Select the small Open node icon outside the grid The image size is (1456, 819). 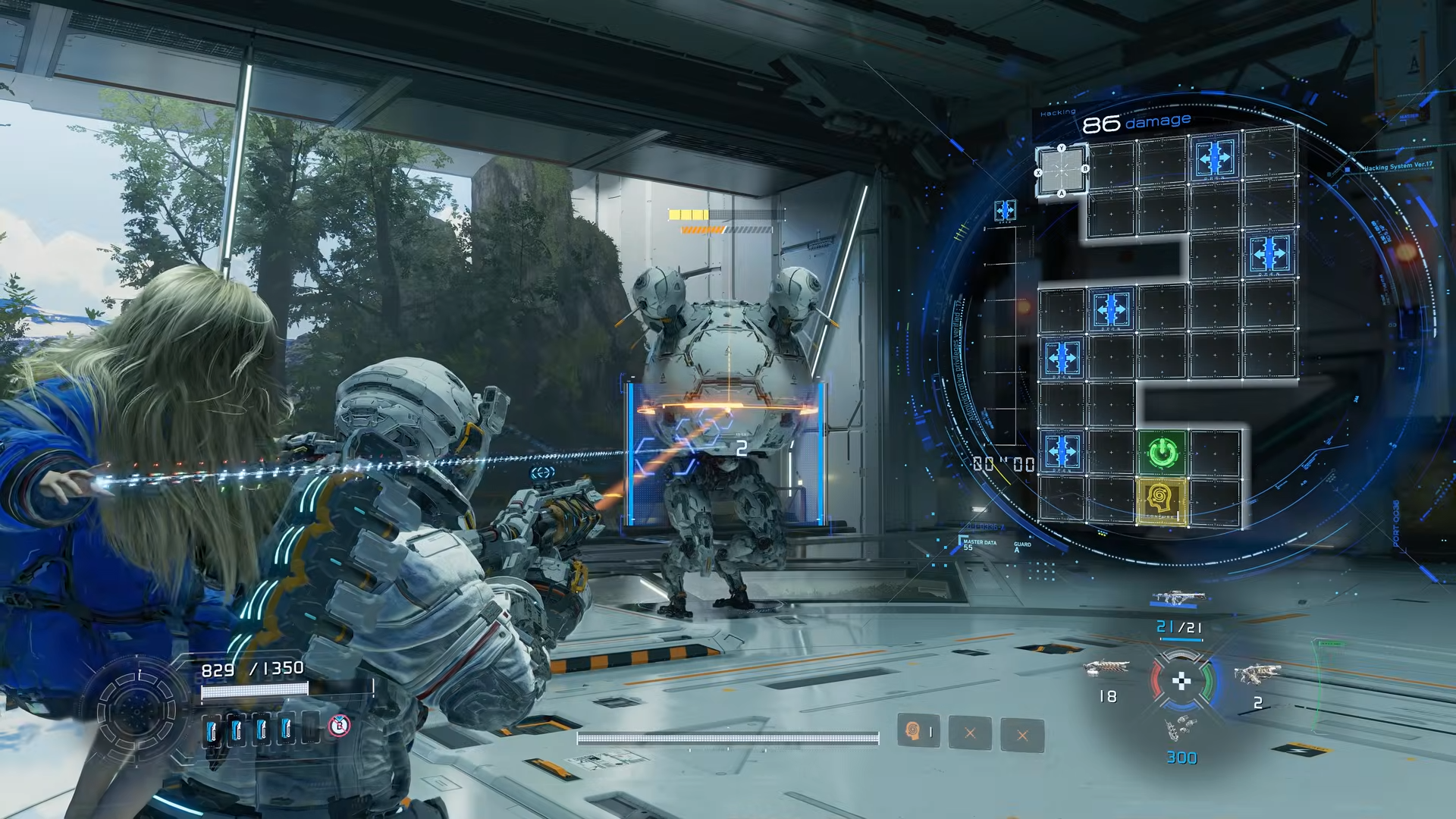1005,210
